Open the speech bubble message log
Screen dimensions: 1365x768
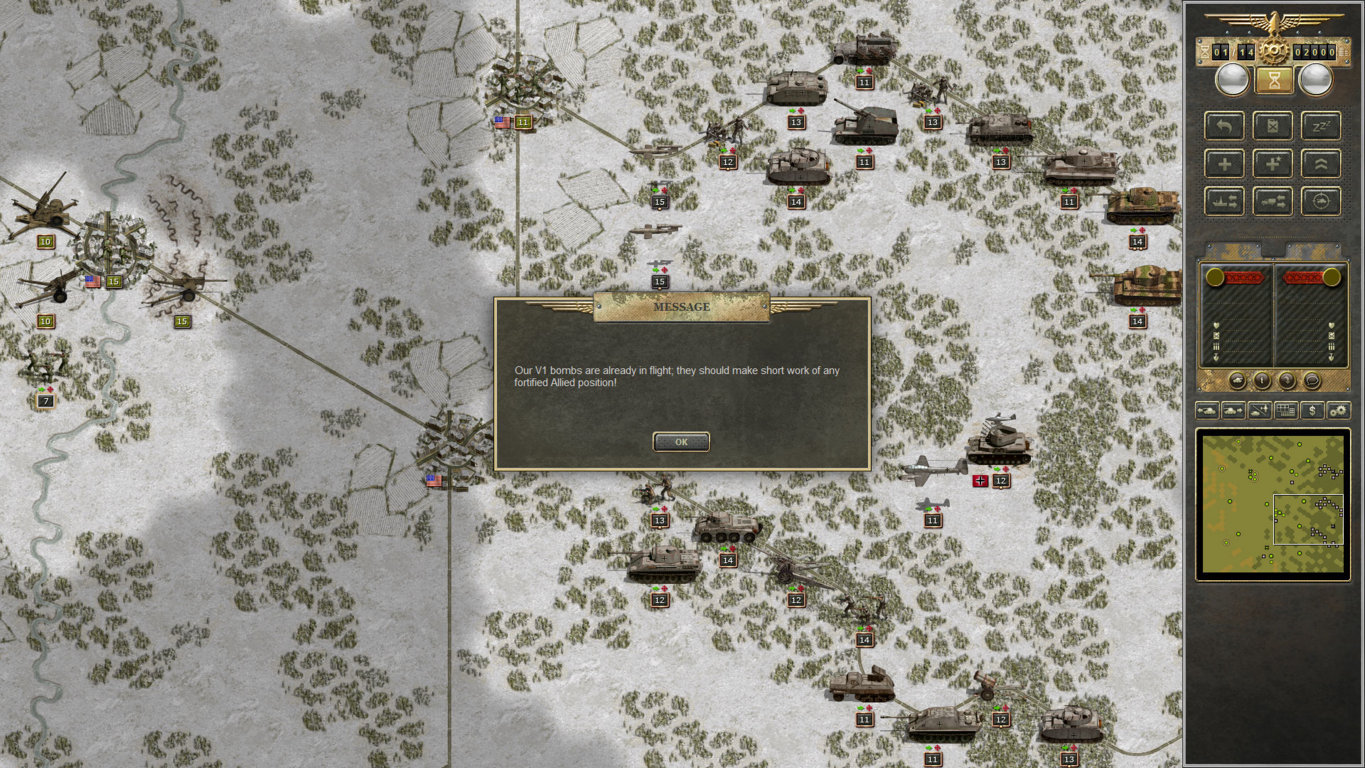(1312, 381)
